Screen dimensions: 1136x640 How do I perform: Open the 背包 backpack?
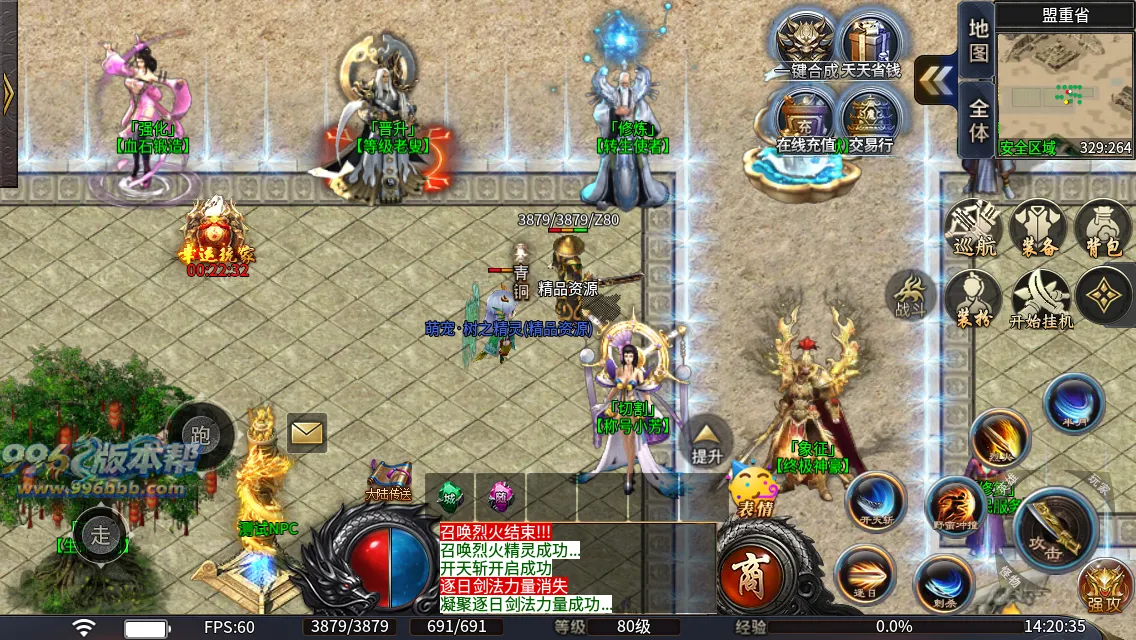[1103, 230]
